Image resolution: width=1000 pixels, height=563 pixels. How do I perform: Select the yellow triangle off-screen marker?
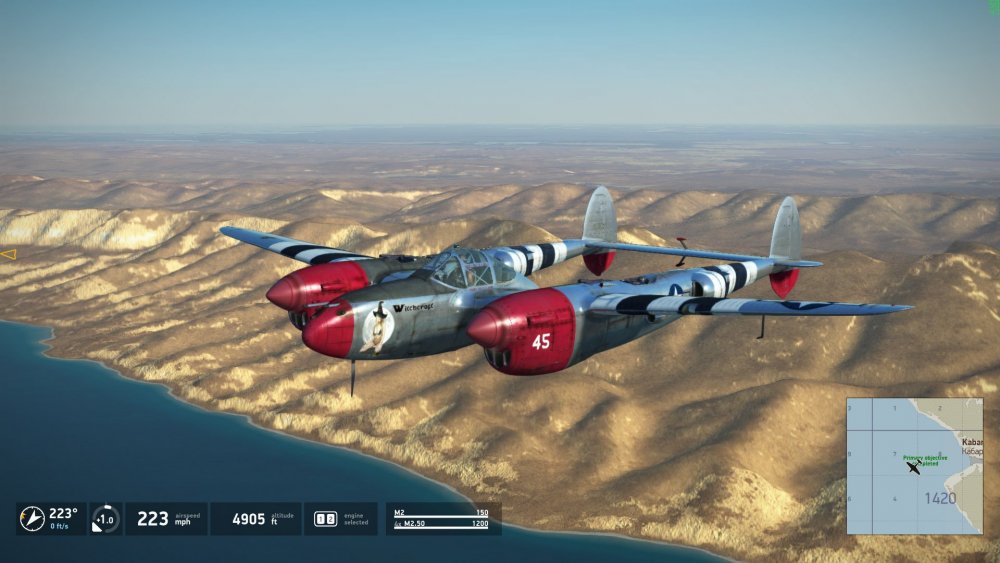click(8, 255)
